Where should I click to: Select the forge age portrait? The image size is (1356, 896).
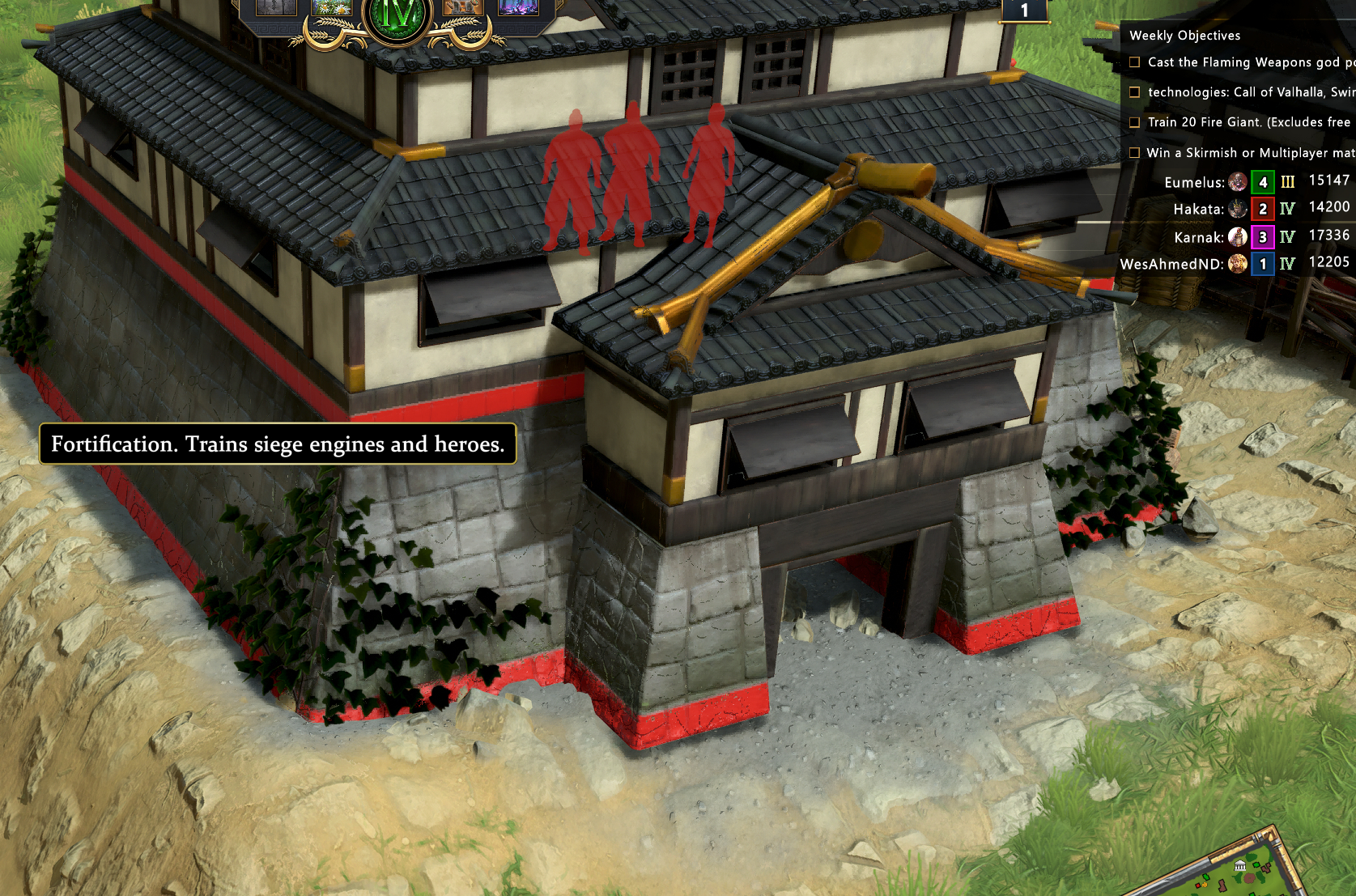[x=463, y=7]
